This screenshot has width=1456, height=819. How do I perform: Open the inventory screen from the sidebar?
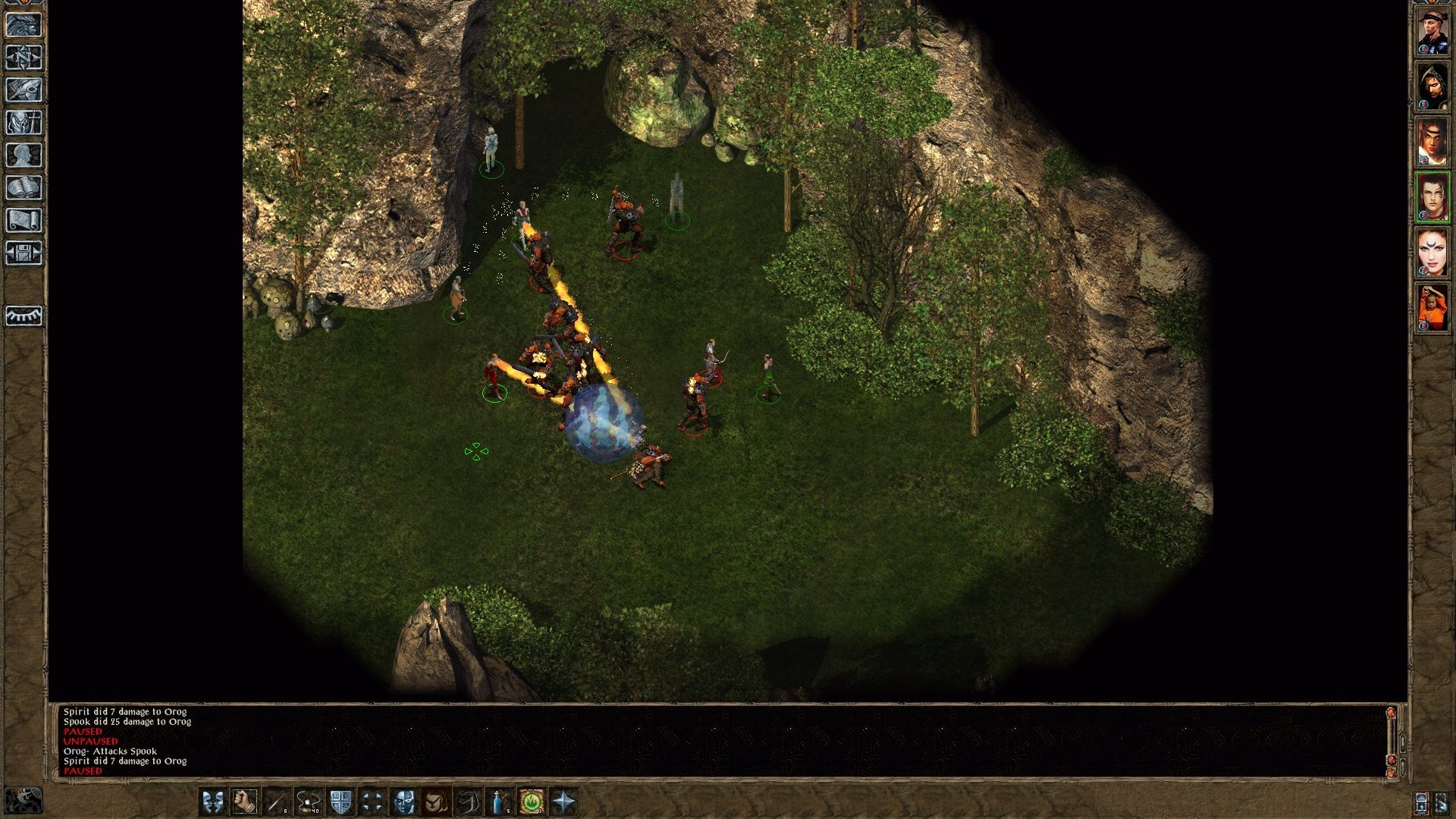tap(24, 123)
